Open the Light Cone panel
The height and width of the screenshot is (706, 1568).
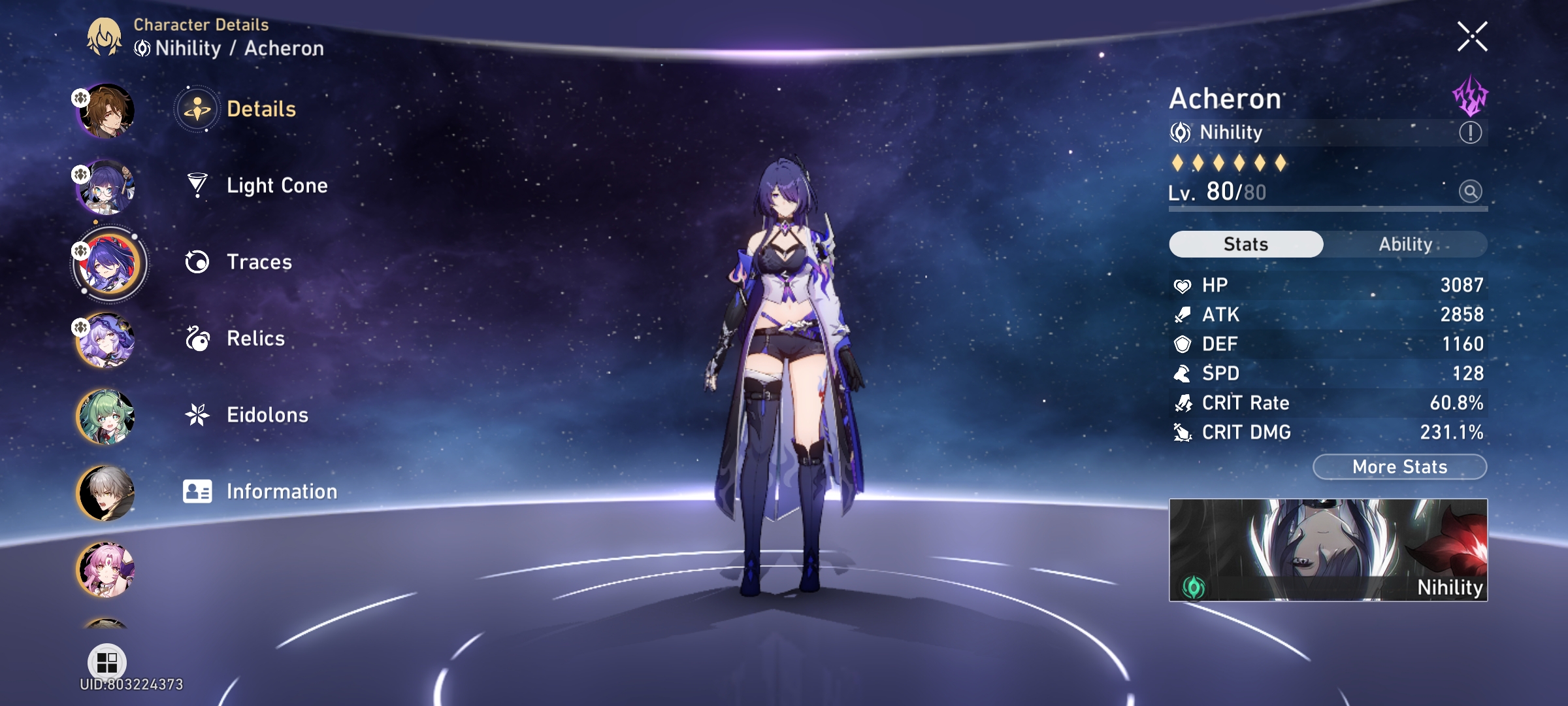point(277,186)
